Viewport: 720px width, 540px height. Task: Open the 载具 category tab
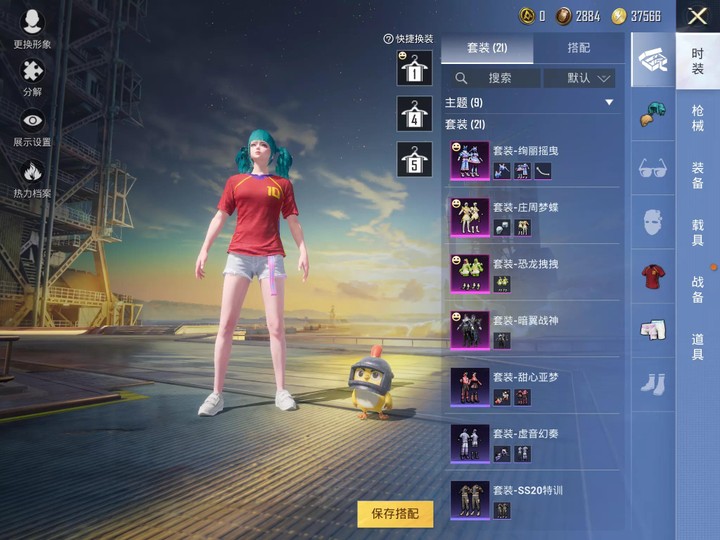click(697, 233)
